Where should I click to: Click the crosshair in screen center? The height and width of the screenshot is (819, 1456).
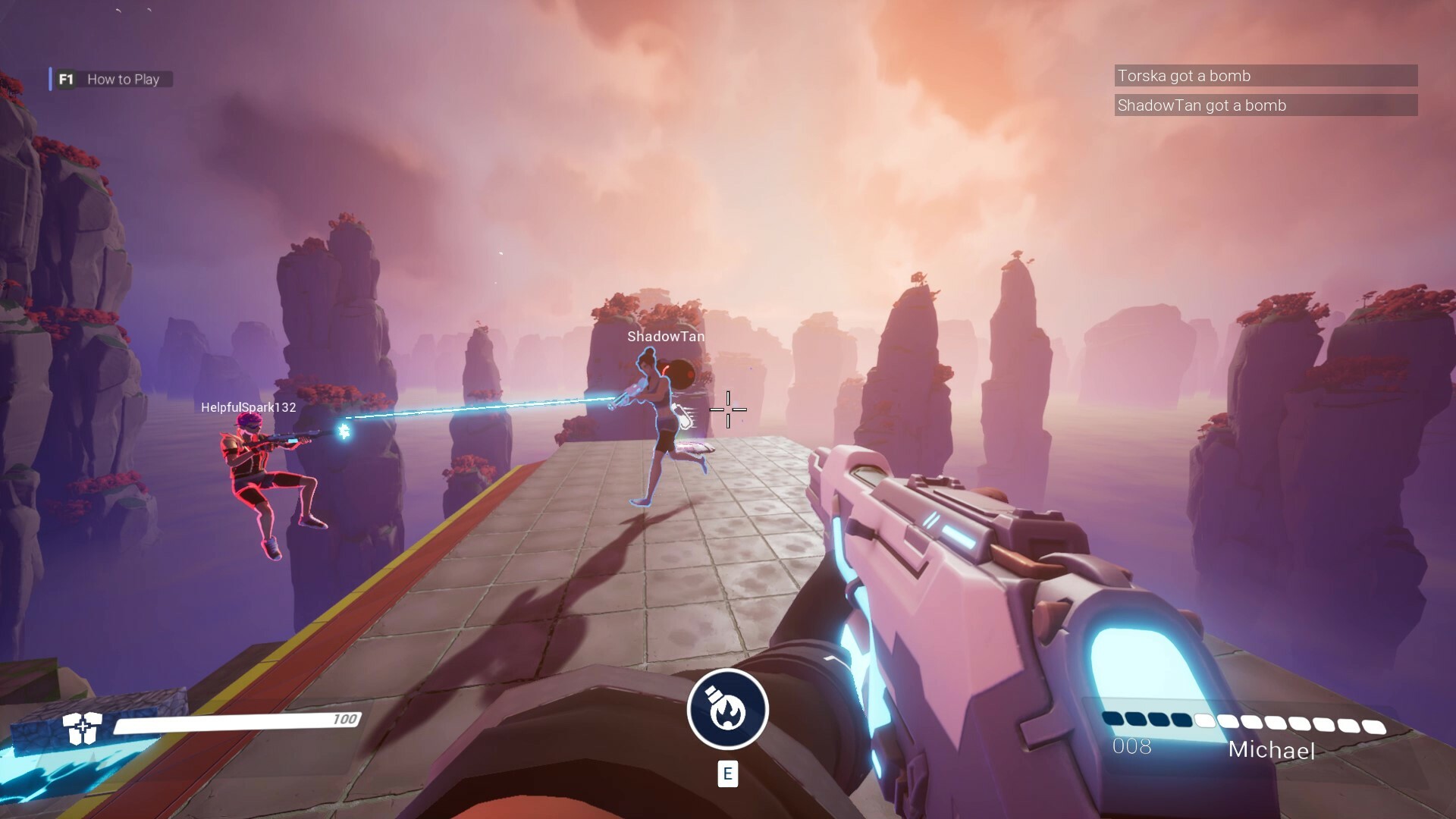pos(728,409)
